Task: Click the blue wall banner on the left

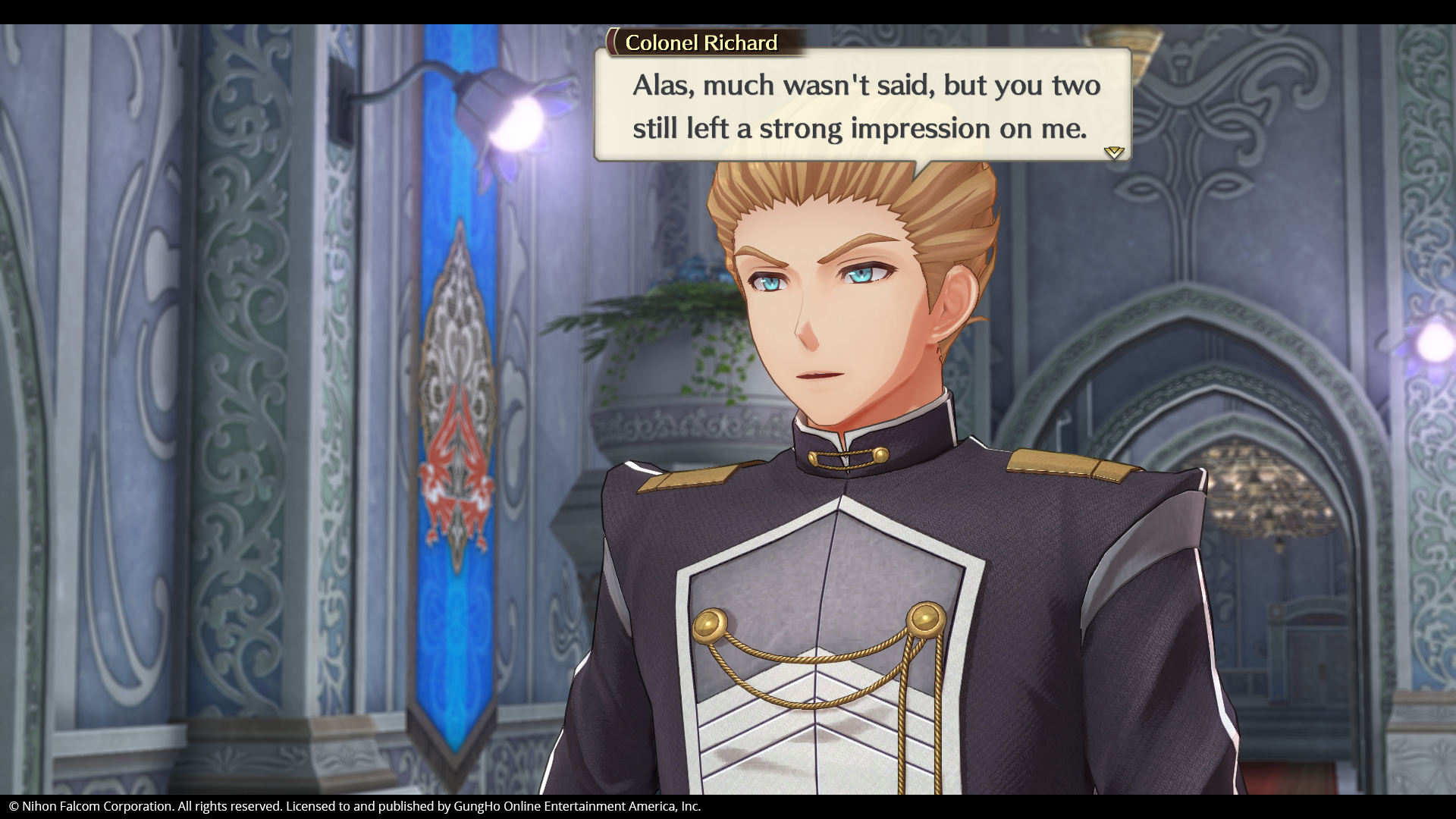Action: coord(453,379)
